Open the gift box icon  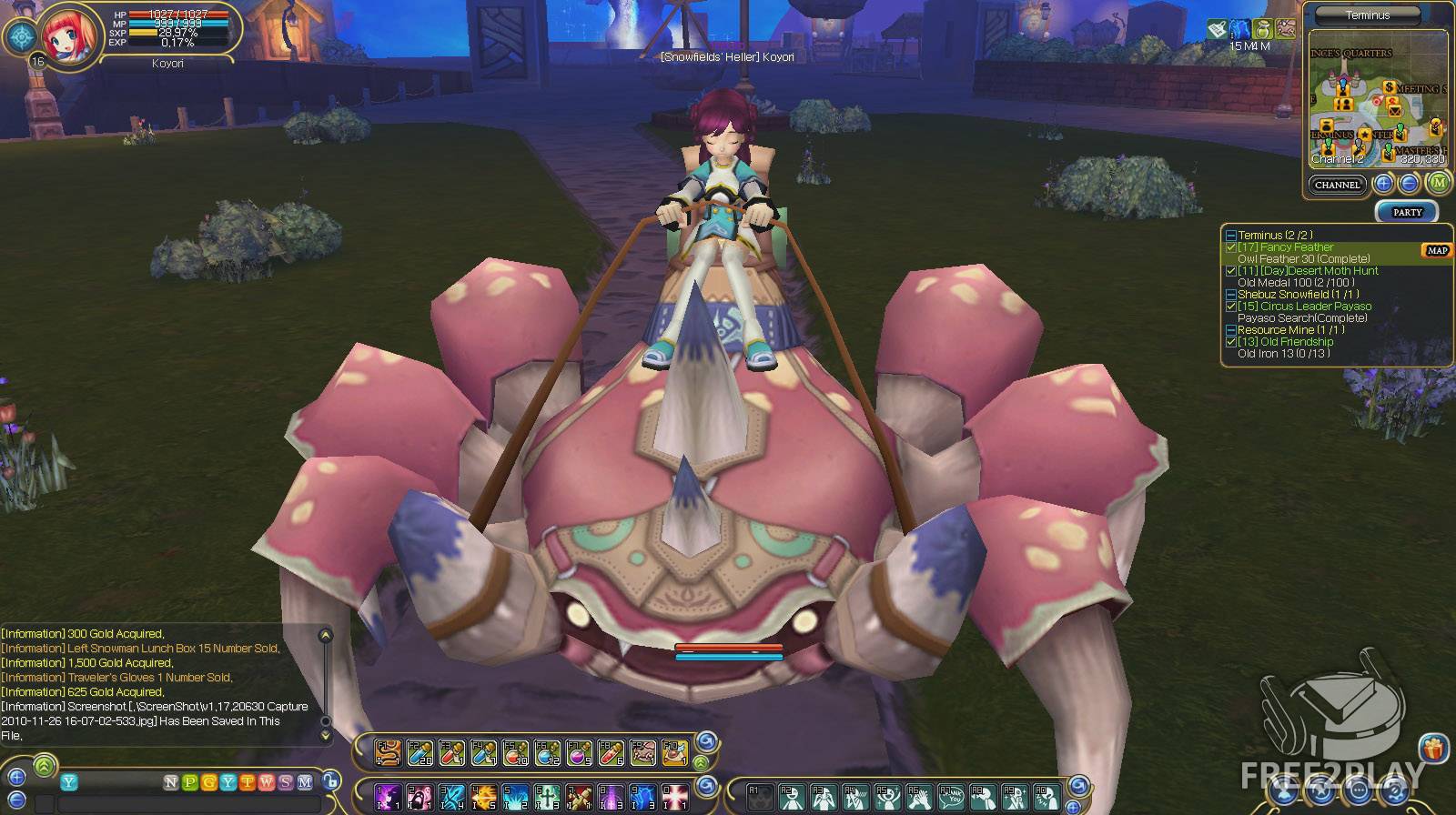pos(1434,750)
